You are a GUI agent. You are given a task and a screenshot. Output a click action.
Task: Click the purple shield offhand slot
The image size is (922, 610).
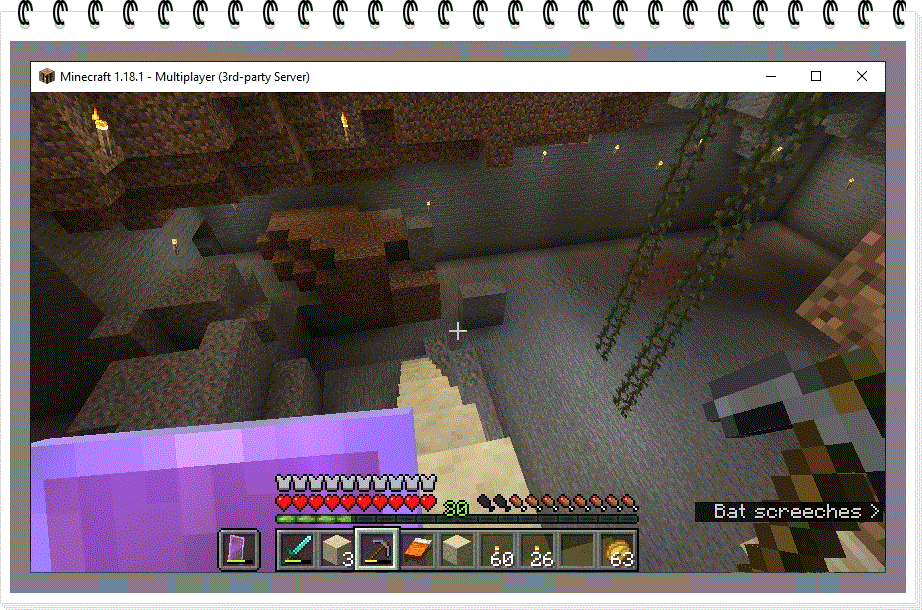click(x=239, y=550)
